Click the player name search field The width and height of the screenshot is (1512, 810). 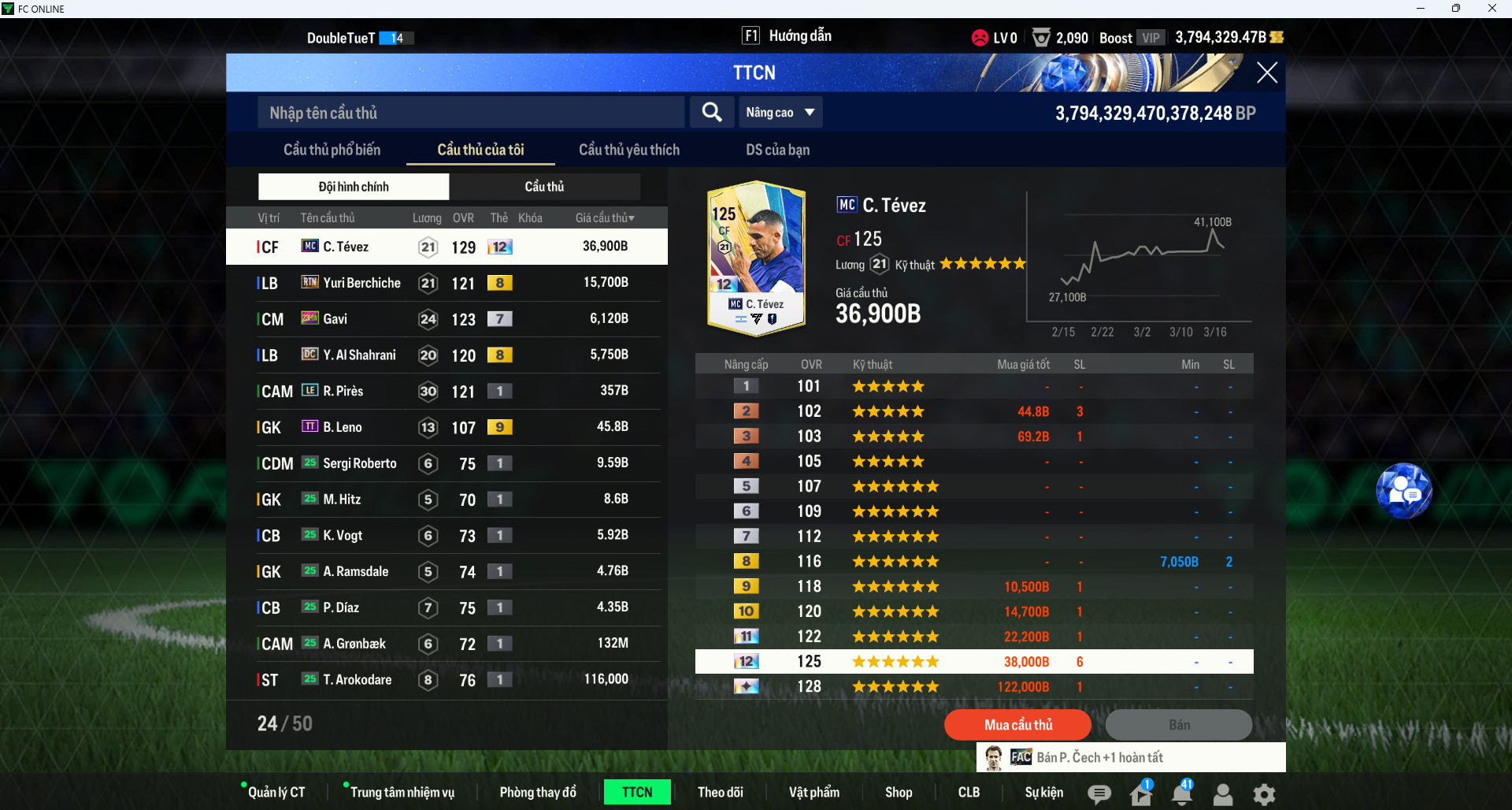[x=471, y=113]
